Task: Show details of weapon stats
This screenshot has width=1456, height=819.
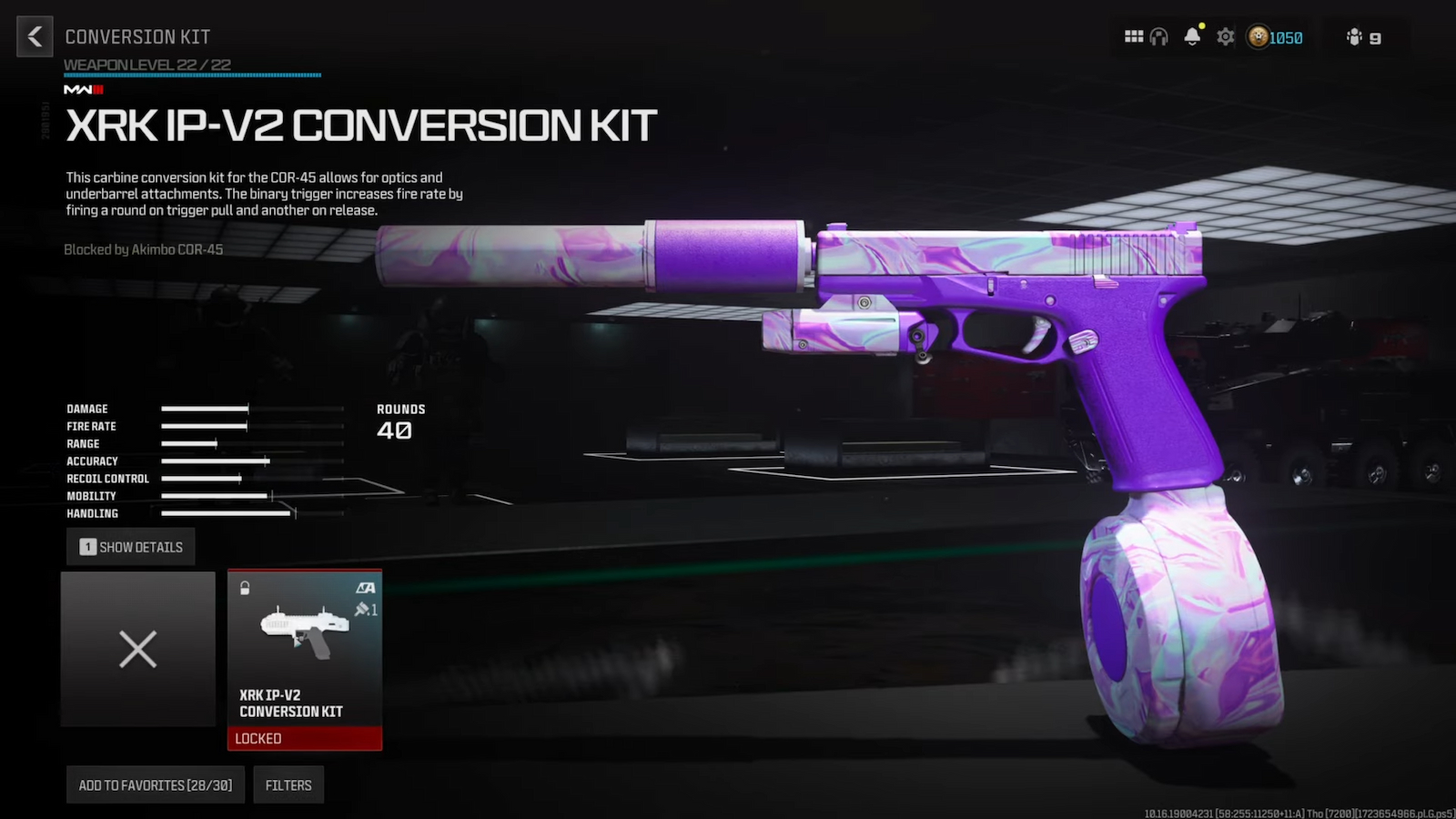Action: pyautogui.click(x=131, y=547)
